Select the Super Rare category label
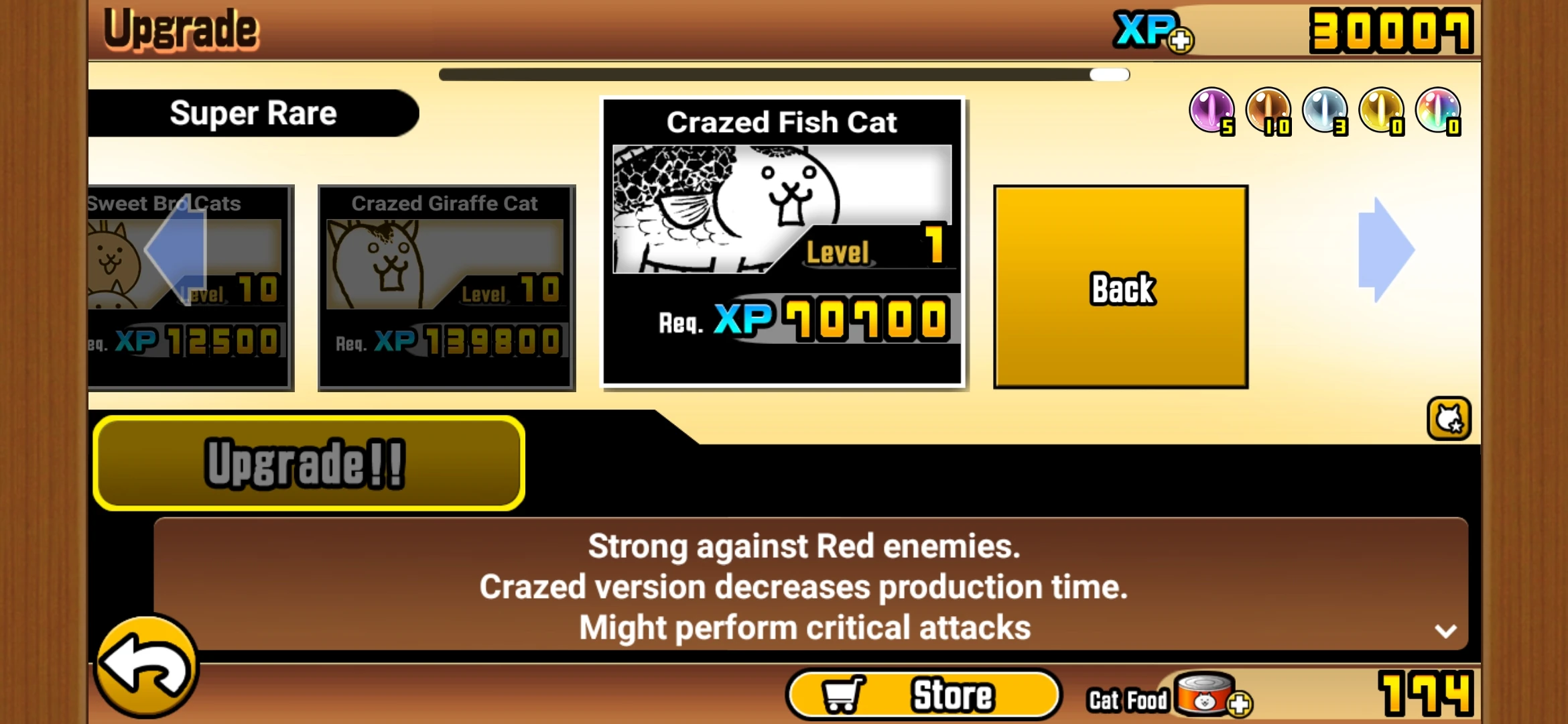The height and width of the screenshot is (724, 1568). tap(253, 112)
